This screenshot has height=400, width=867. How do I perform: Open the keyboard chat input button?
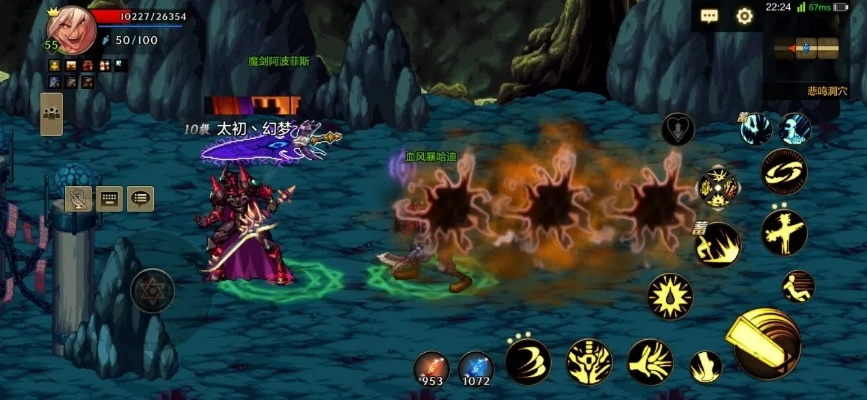[110, 199]
